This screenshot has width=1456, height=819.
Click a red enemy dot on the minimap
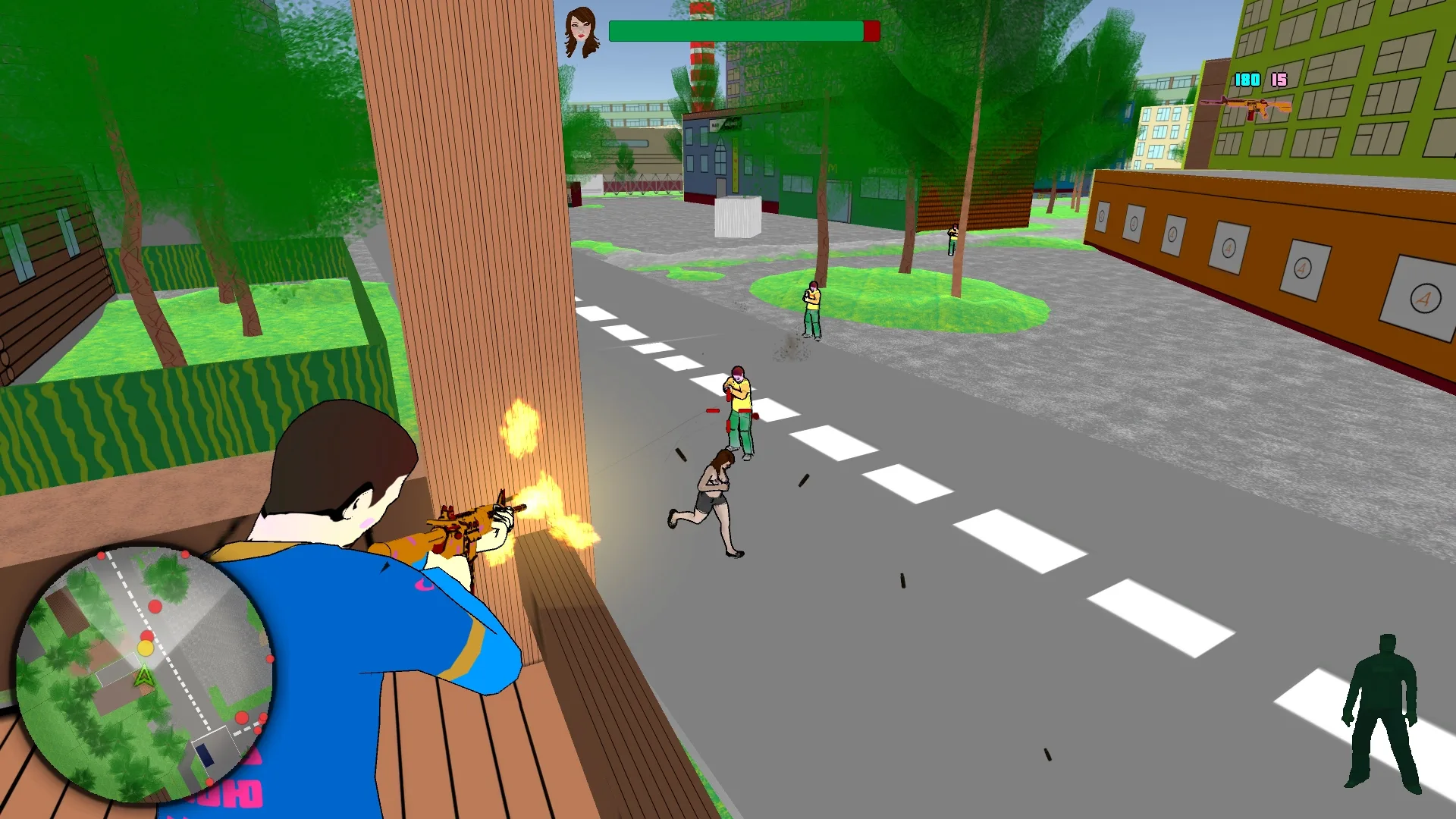click(x=154, y=606)
